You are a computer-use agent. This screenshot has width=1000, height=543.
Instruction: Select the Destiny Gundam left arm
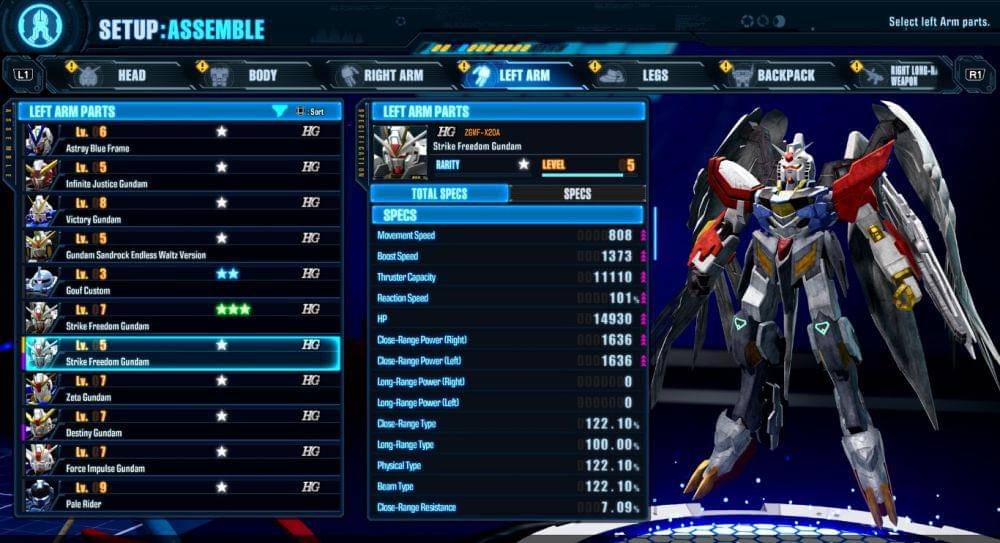180,424
